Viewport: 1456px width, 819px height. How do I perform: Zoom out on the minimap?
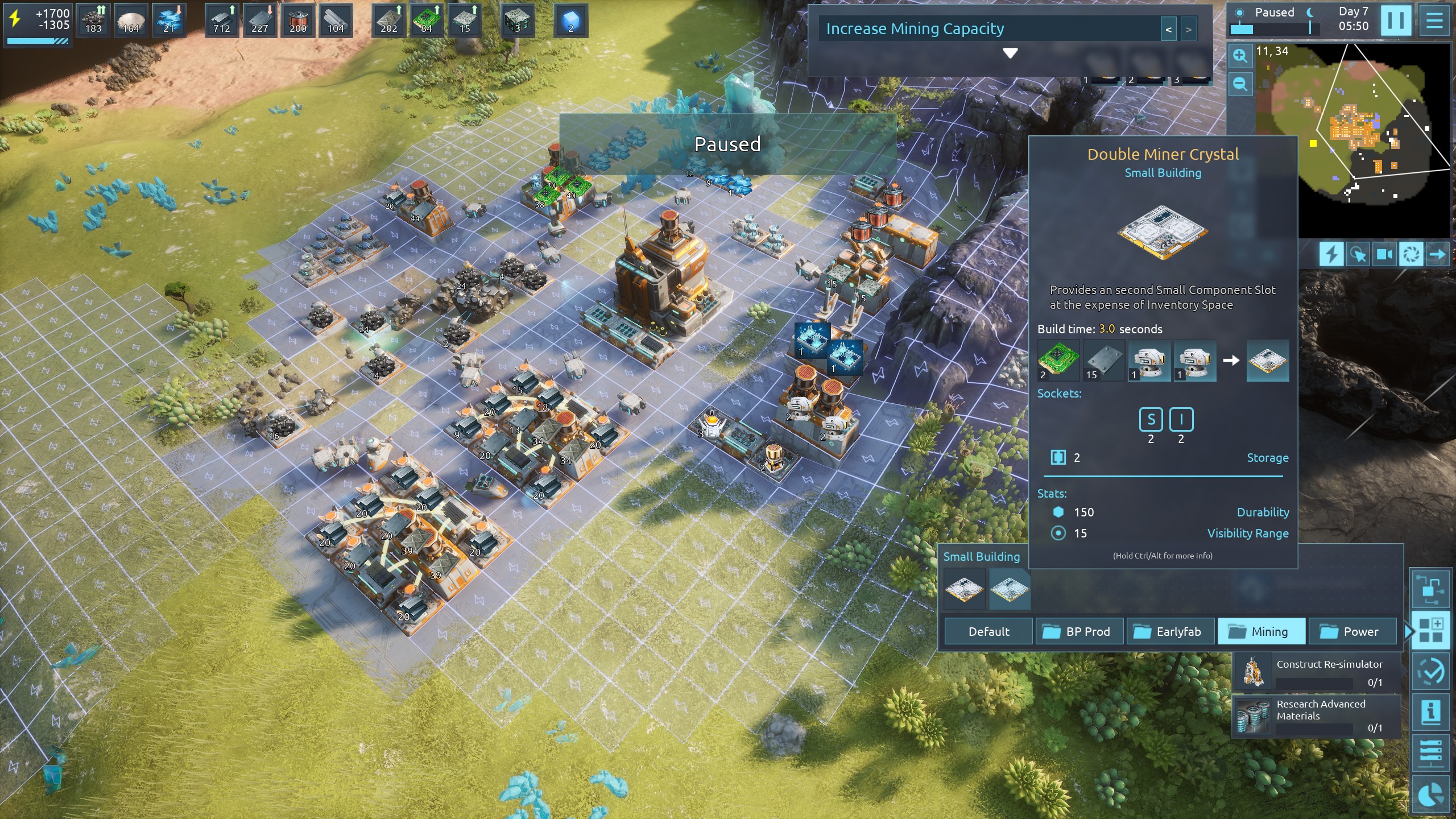coord(1240,84)
